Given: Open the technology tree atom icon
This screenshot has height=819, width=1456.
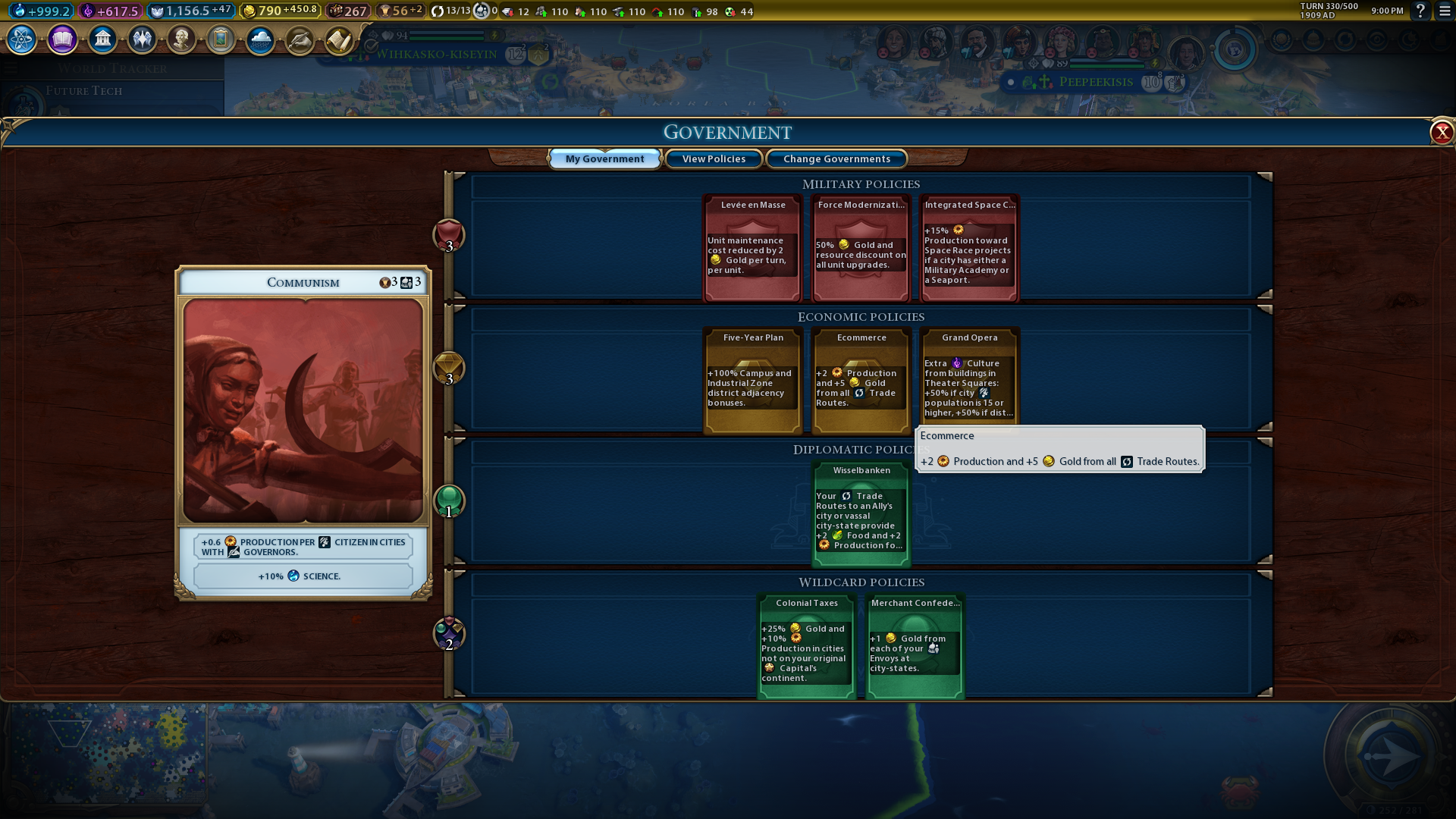Looking at the screenshot, I should [21, 39].
